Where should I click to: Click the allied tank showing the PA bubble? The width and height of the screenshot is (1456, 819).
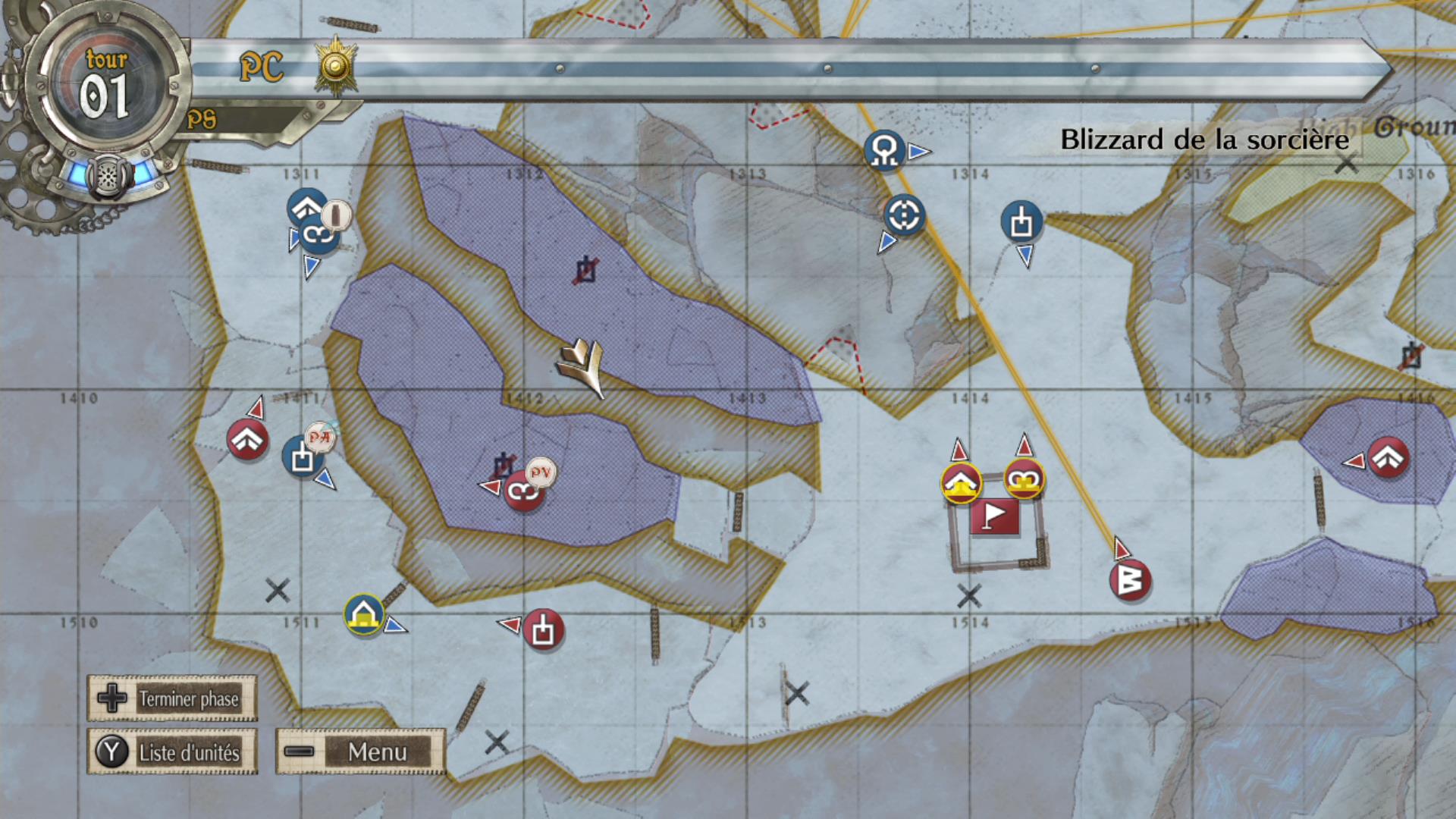coord(302,457)
